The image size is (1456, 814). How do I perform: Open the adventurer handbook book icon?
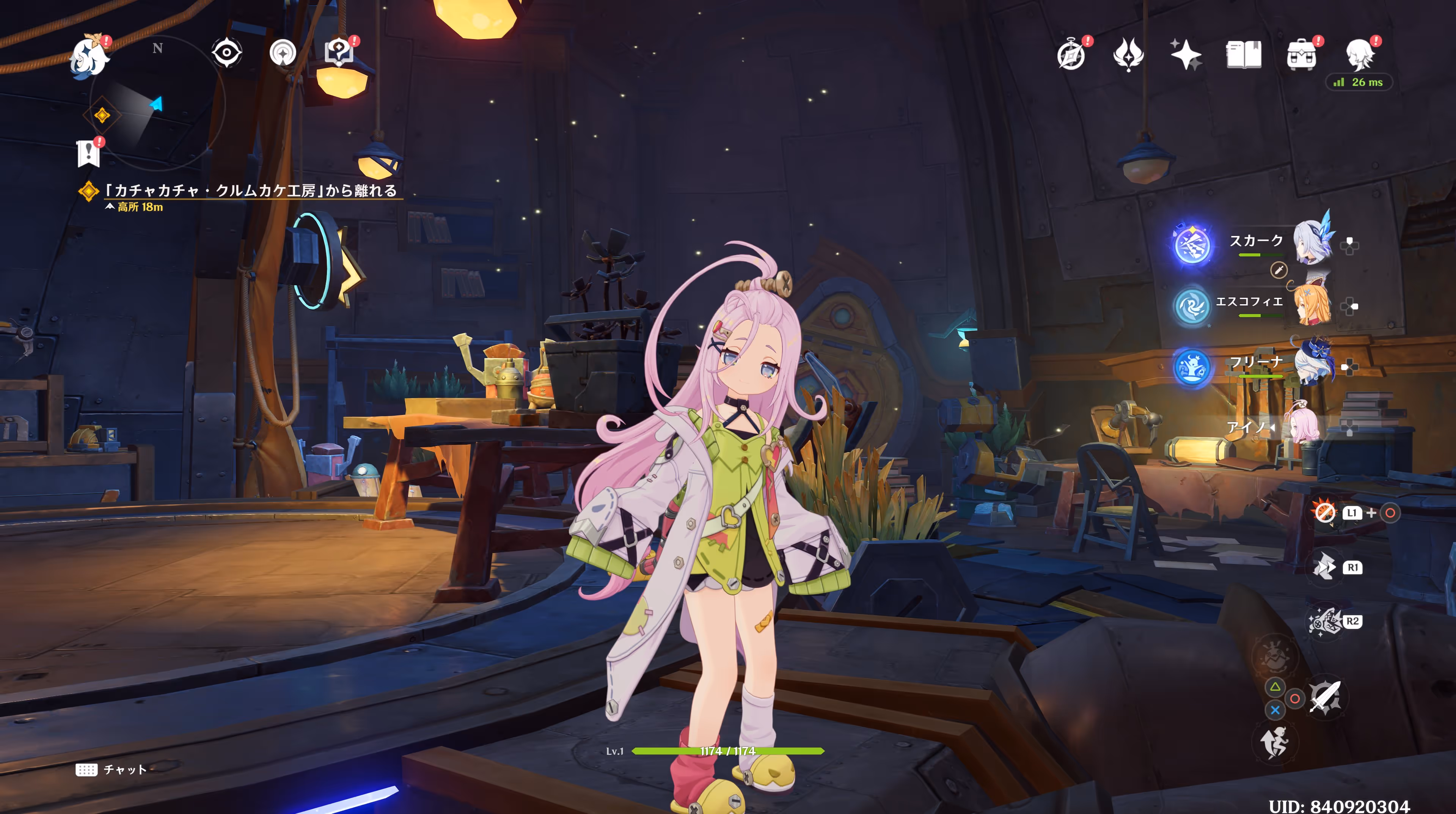point(1244,55)
